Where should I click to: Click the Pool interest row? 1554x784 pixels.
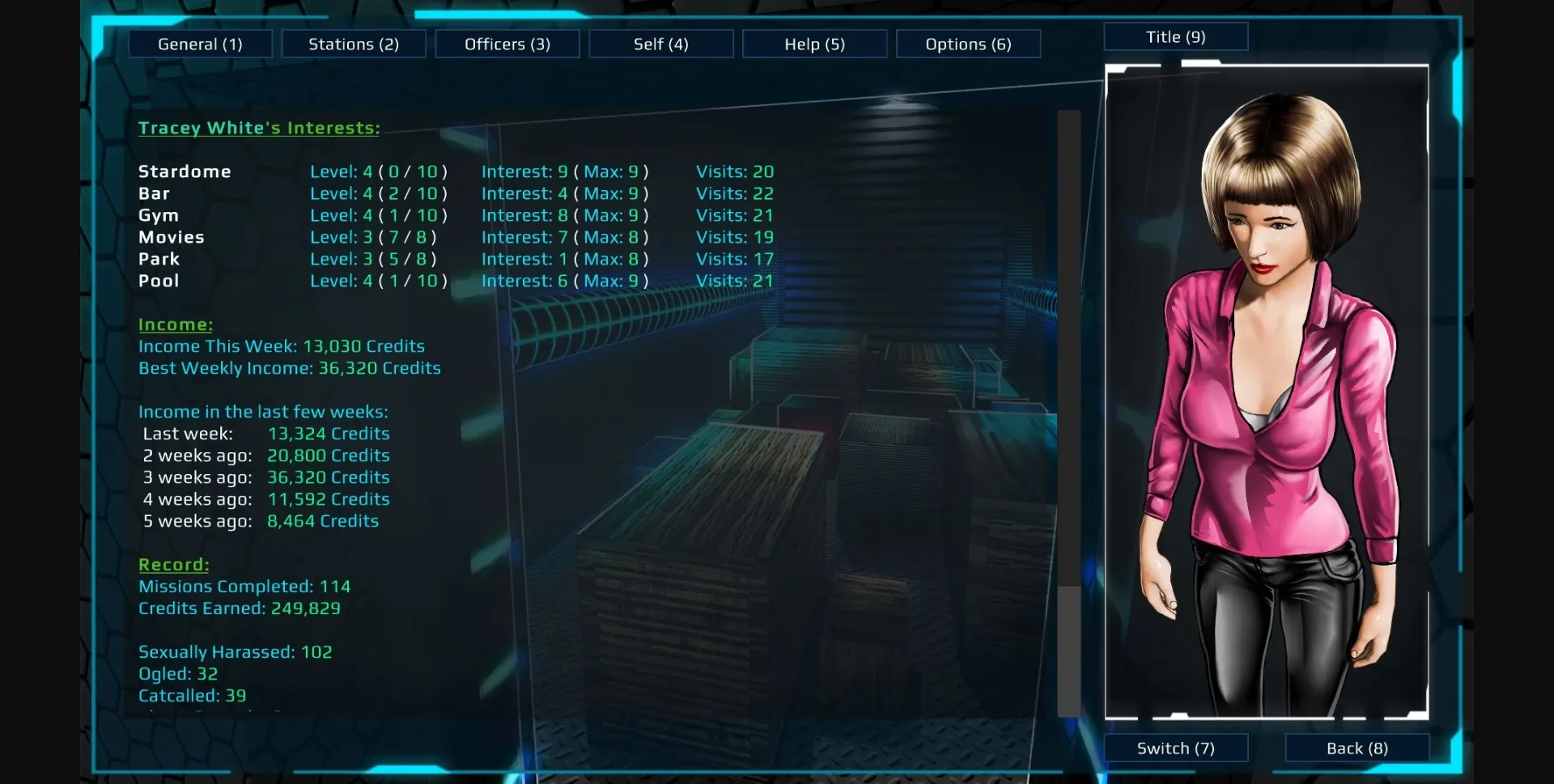159,281
